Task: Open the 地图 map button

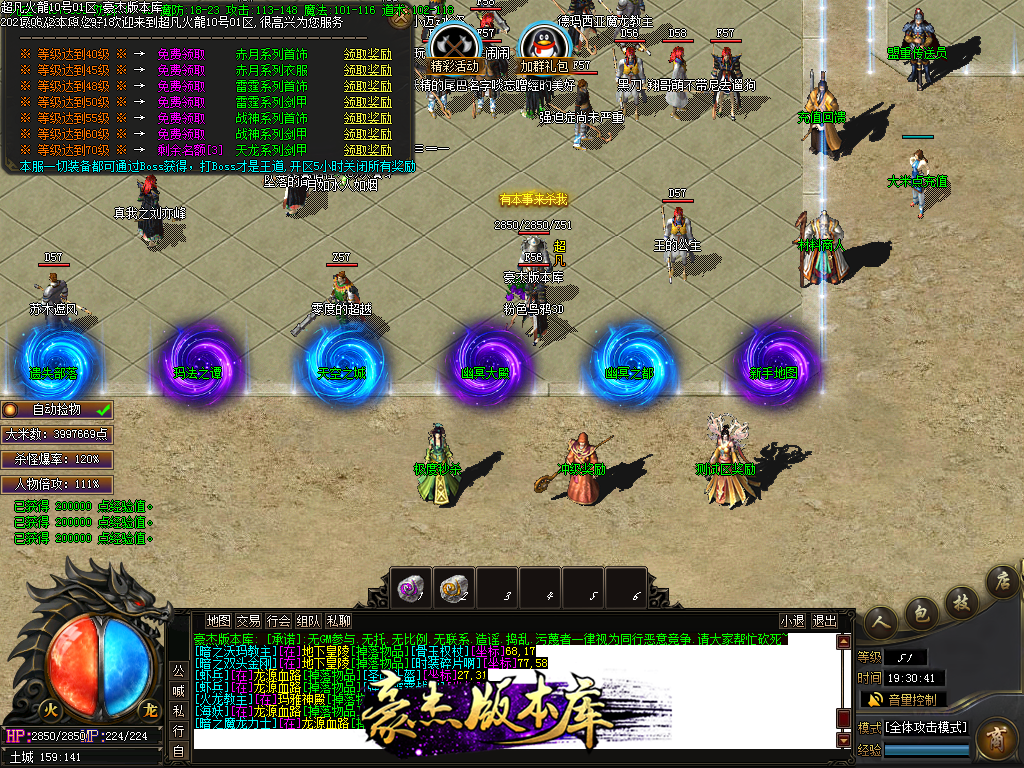Action: click(x=218, y=621)
